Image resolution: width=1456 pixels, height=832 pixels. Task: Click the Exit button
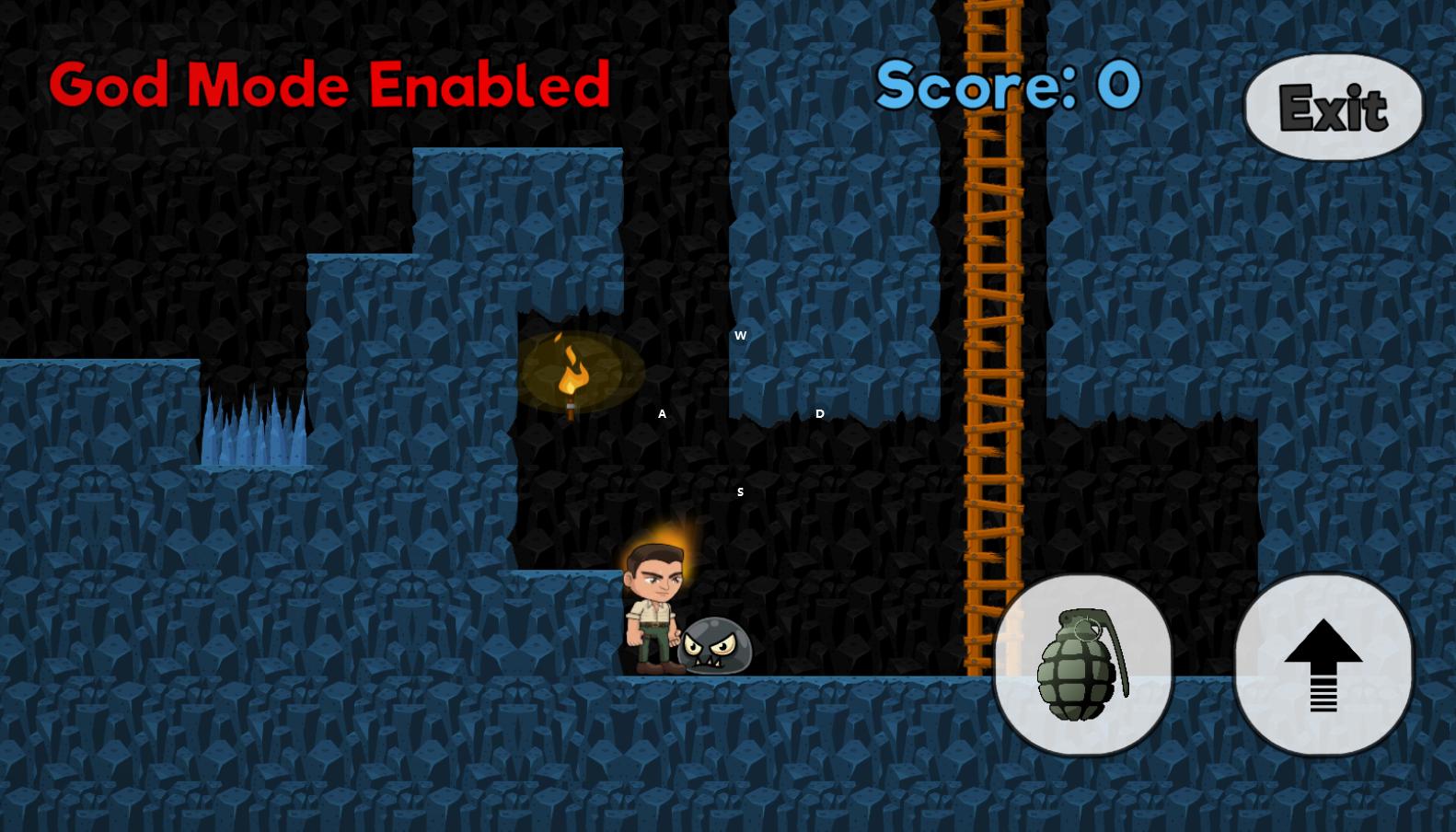click(x=1333, y=108)
